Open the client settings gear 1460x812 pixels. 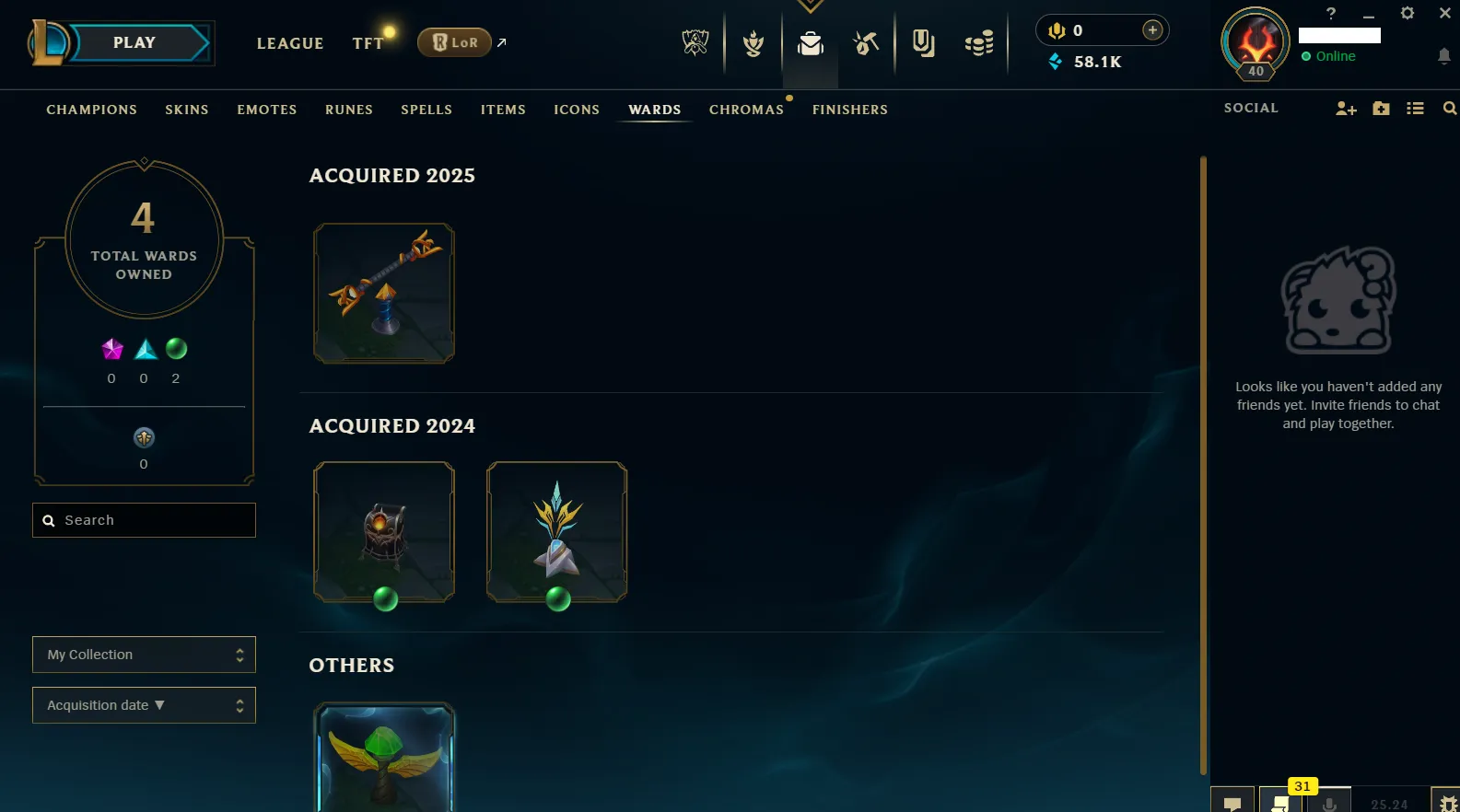(x=1407, y=13)
